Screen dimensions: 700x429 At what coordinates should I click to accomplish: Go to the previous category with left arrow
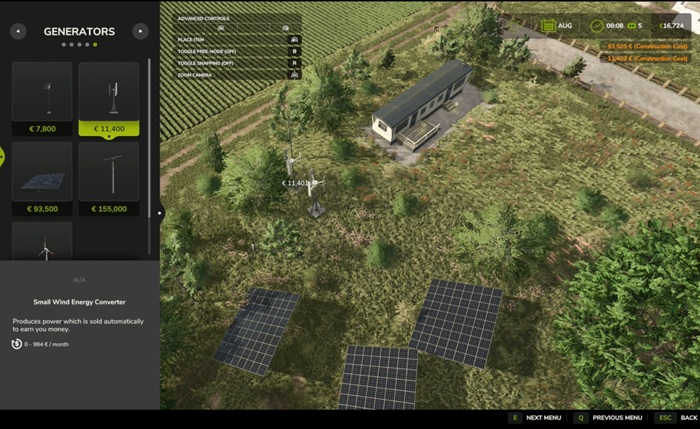[x=18, y=31]
